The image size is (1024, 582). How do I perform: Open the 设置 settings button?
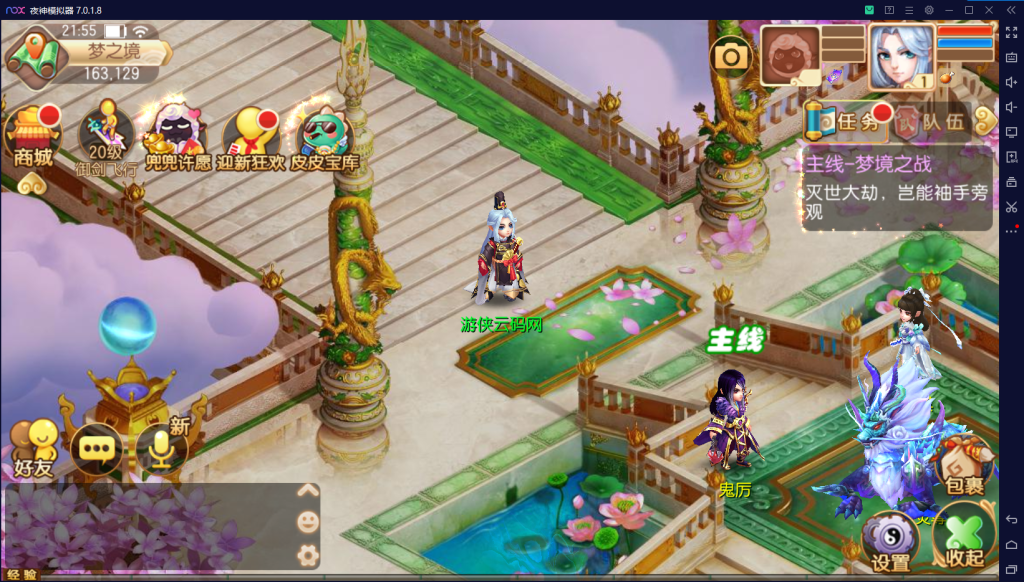(x=890, y=540)
